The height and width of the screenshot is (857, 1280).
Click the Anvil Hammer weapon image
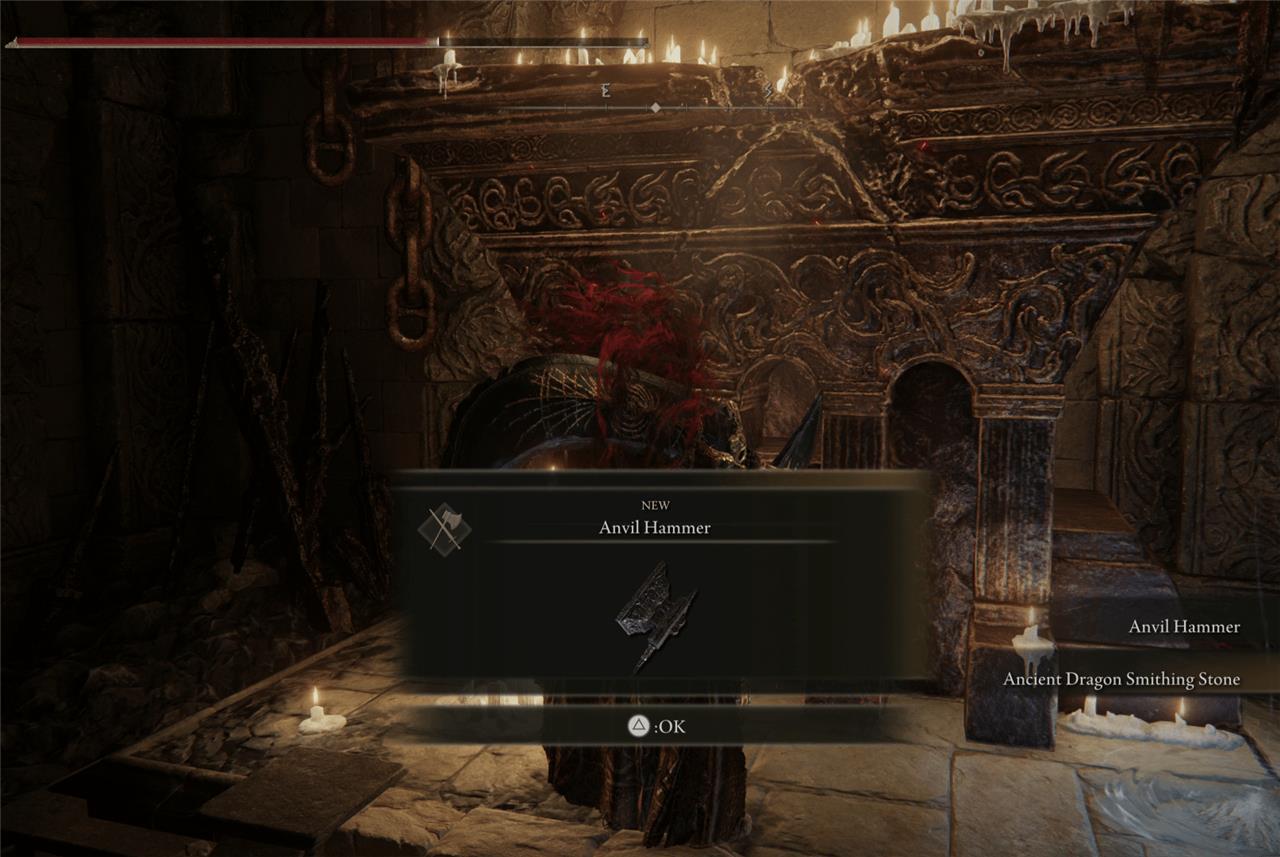click(x=655, y=615)
